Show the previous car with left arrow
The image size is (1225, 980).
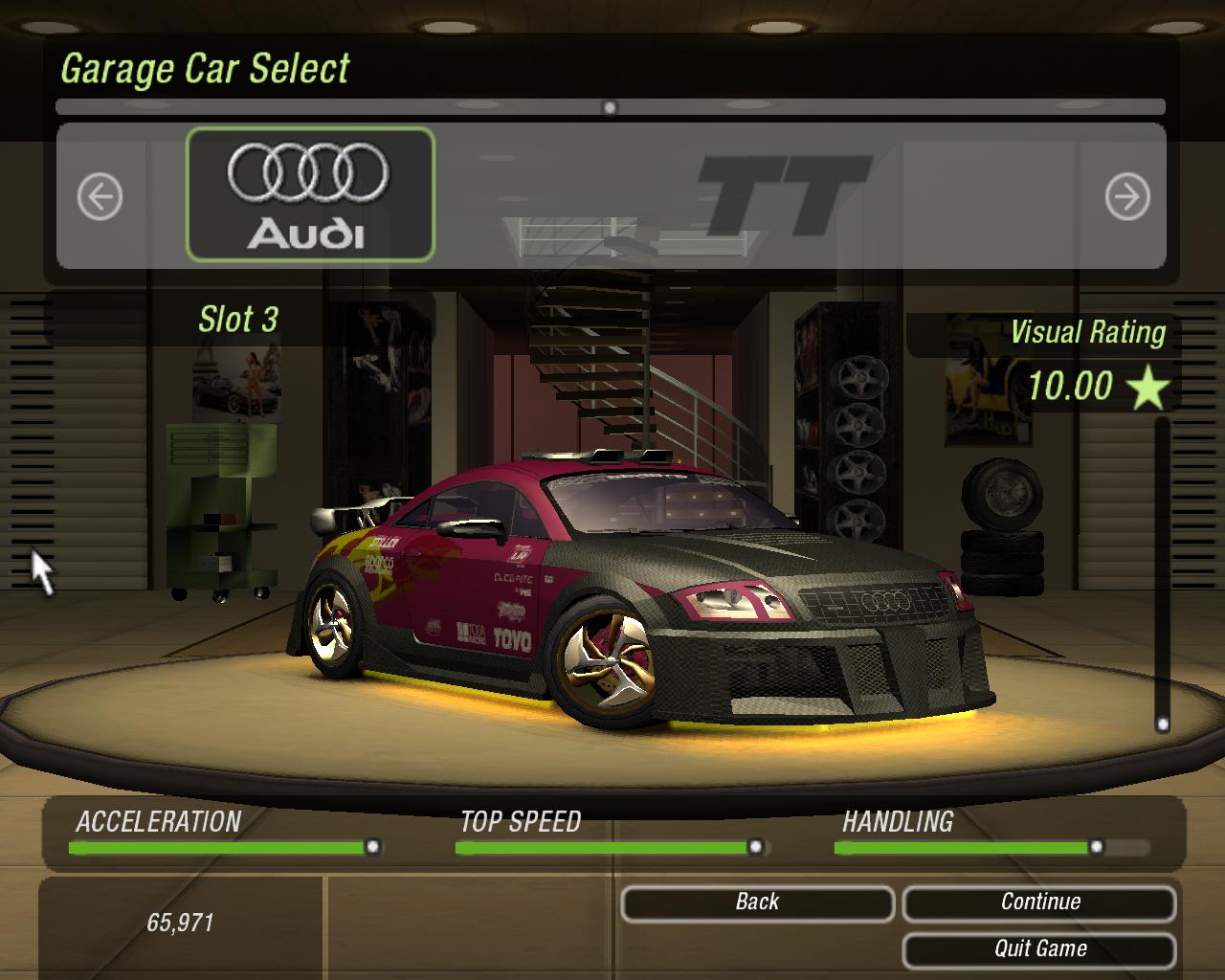click(x=100, y=197)
